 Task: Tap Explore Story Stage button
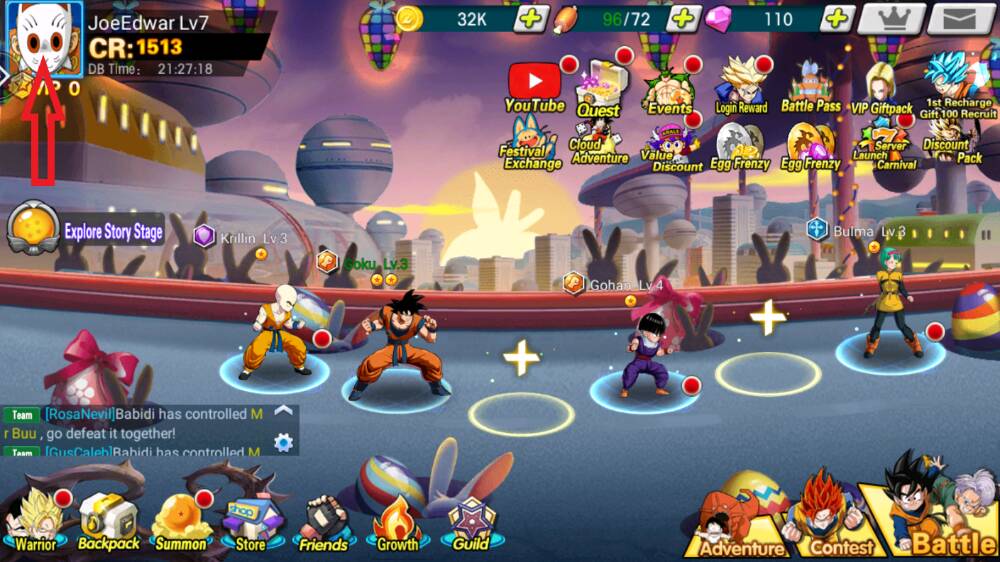(x=86, y=232)
